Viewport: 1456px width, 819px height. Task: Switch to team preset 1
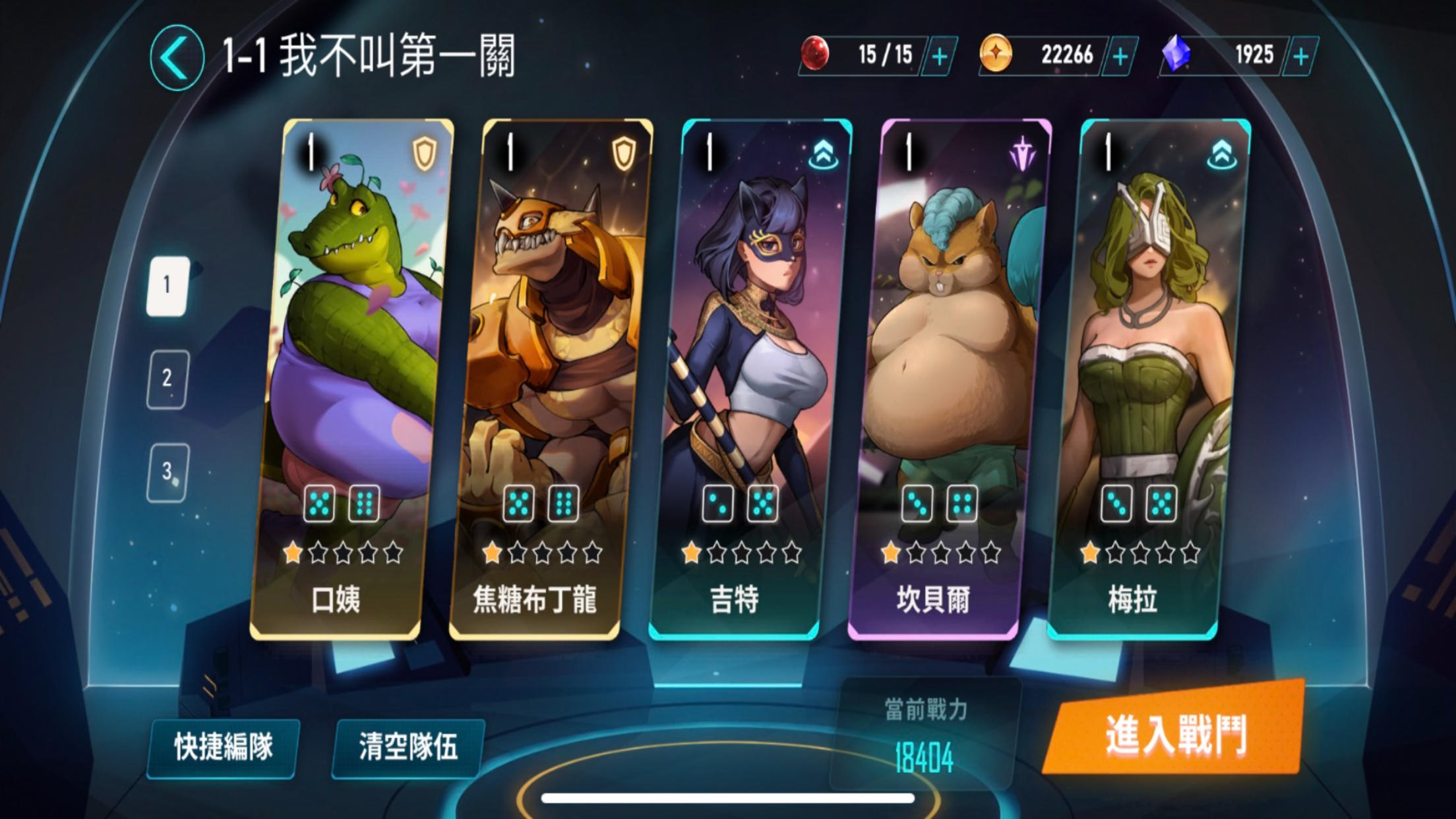coord(167,286)
